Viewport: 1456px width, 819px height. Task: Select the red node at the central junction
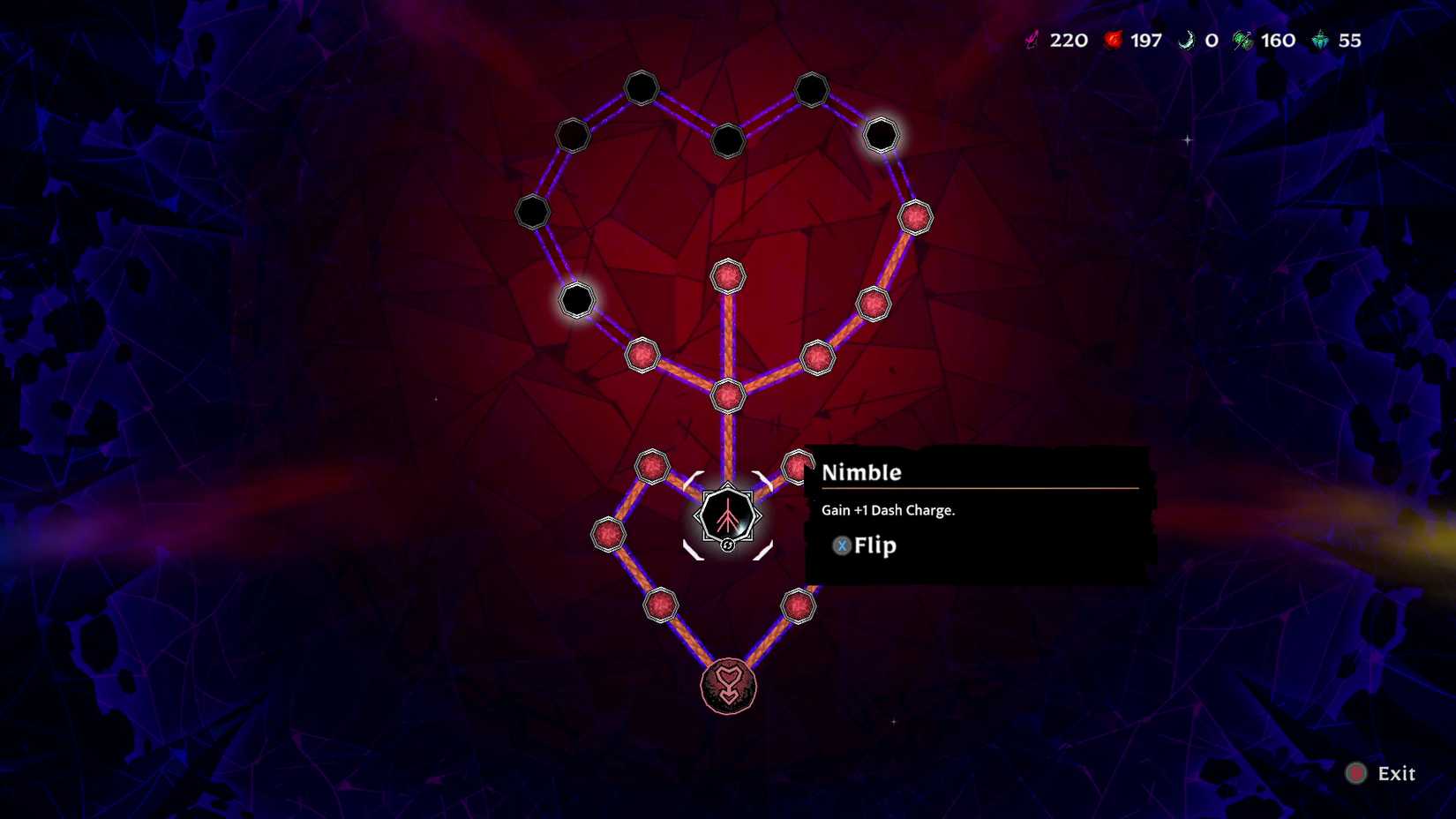coord(729,397)
